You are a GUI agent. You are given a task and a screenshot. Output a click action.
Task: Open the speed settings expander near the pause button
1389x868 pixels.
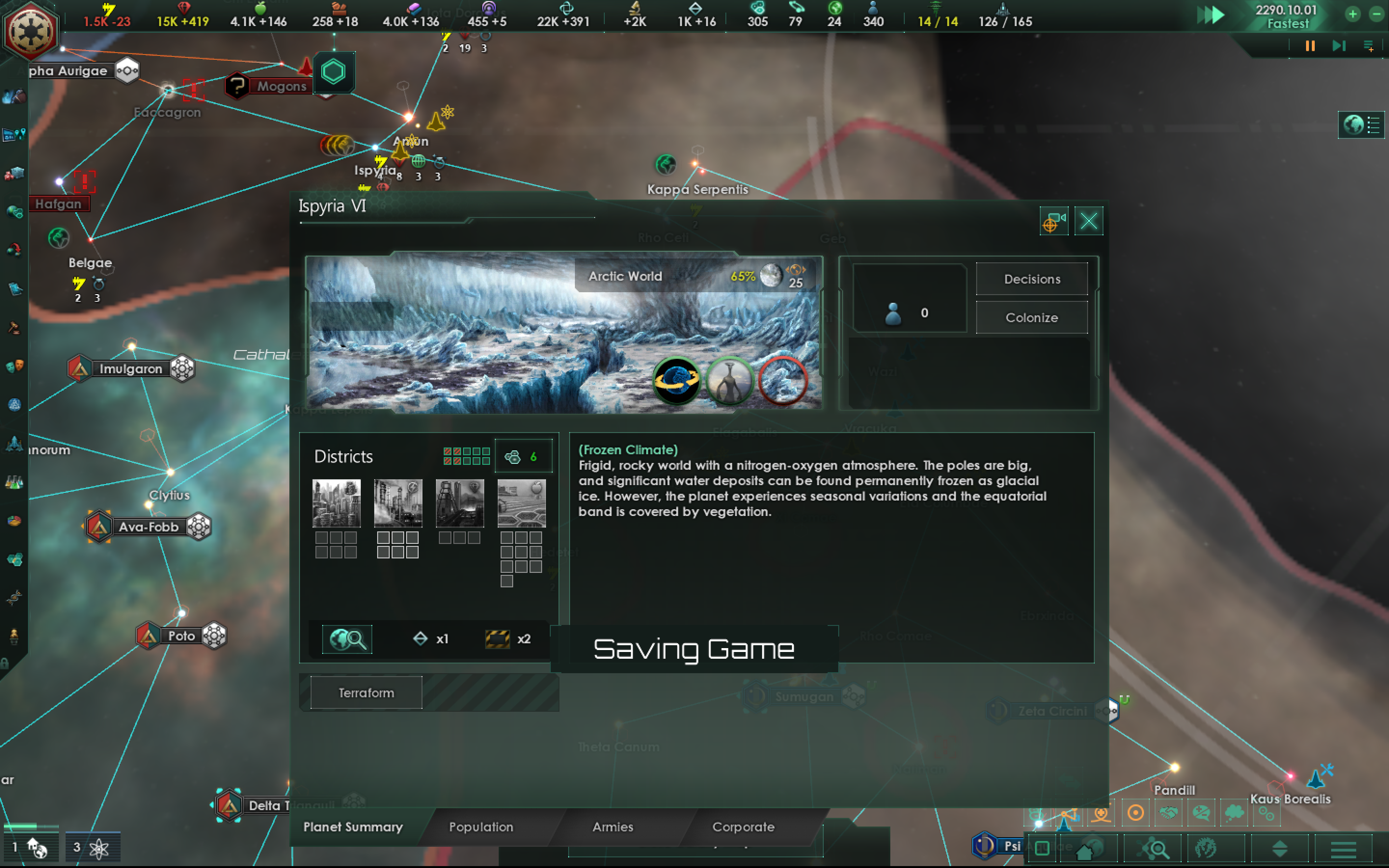coord(1370,45)
